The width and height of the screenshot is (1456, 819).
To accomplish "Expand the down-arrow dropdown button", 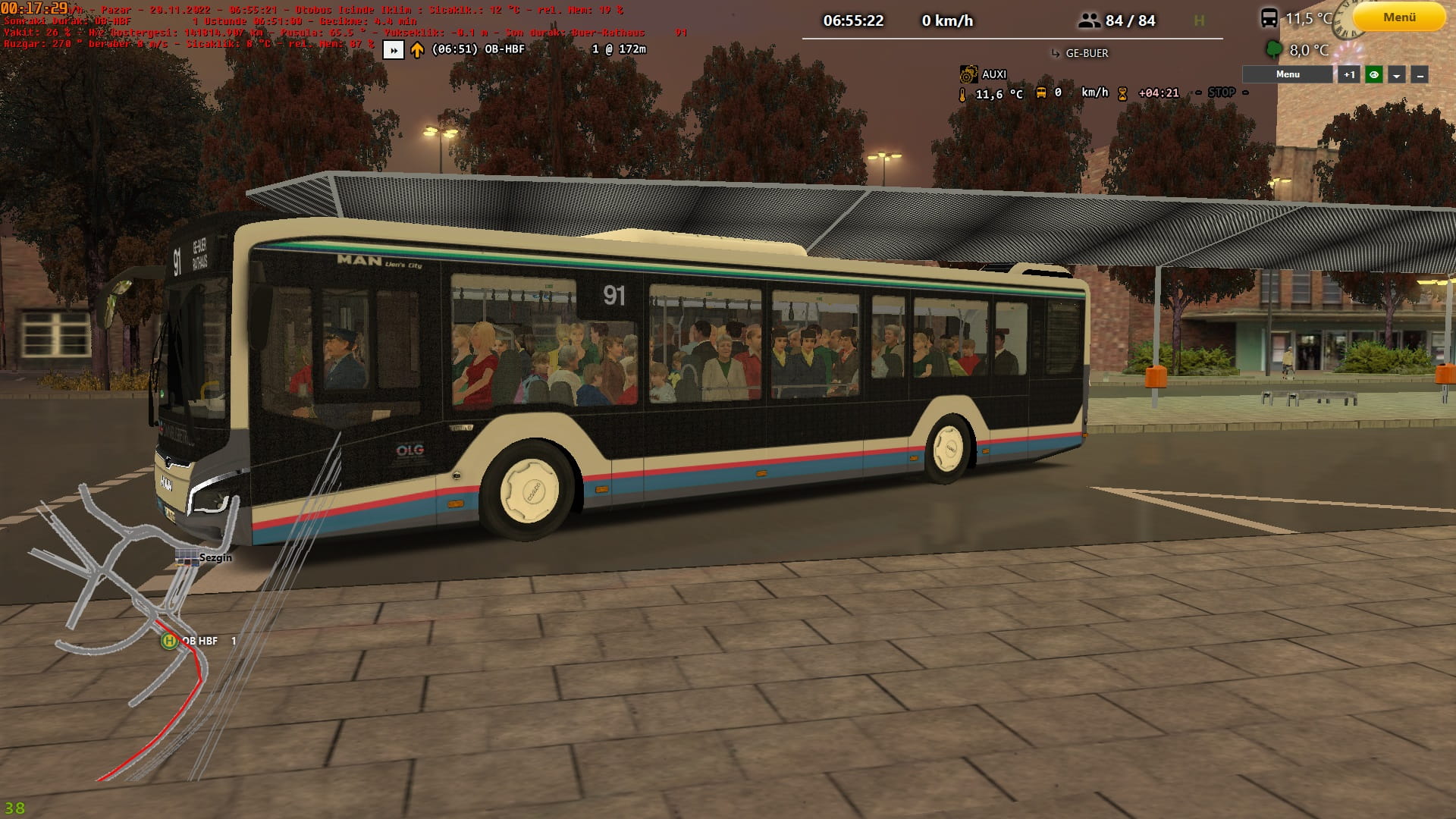I will [x=1397, y=74].
